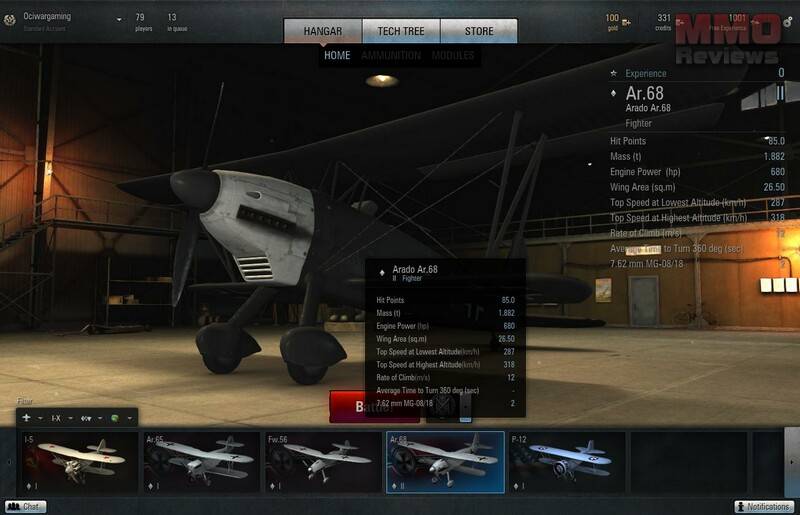This screenshot has height=515, width=800.
Task: Open the aircraft type filter dropdown
Action: pos(31,417)
